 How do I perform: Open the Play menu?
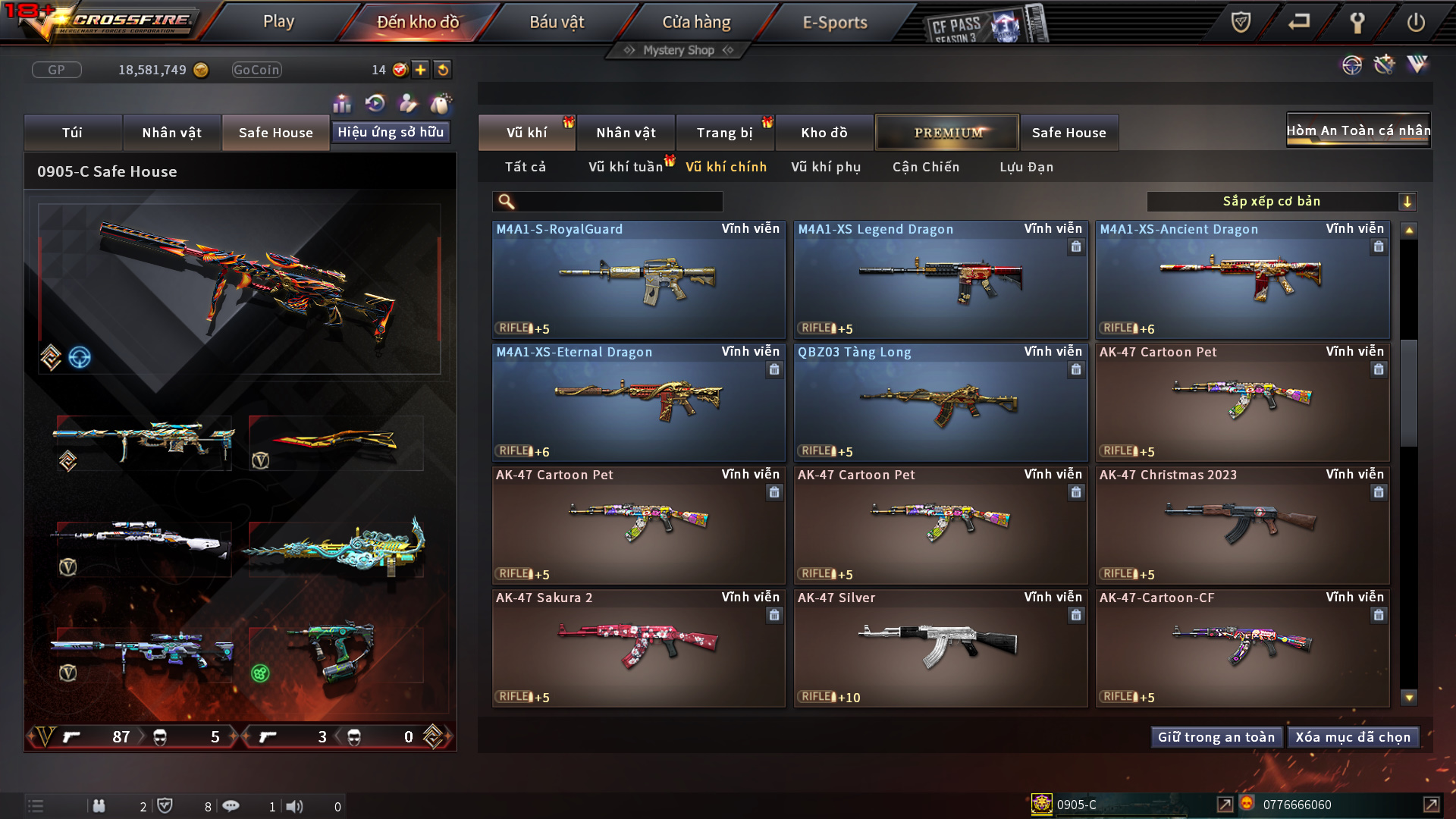[278, 22]
